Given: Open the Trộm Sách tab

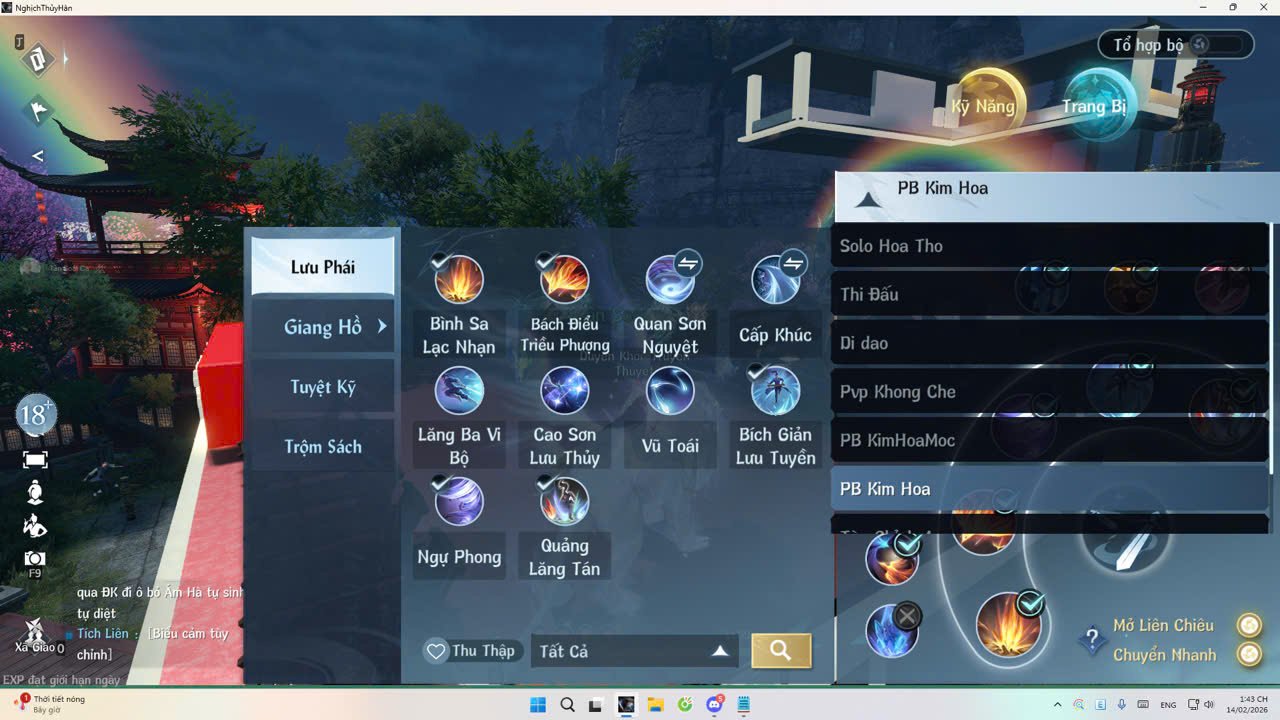Looking at the screenshot, I should coord(322,446).
